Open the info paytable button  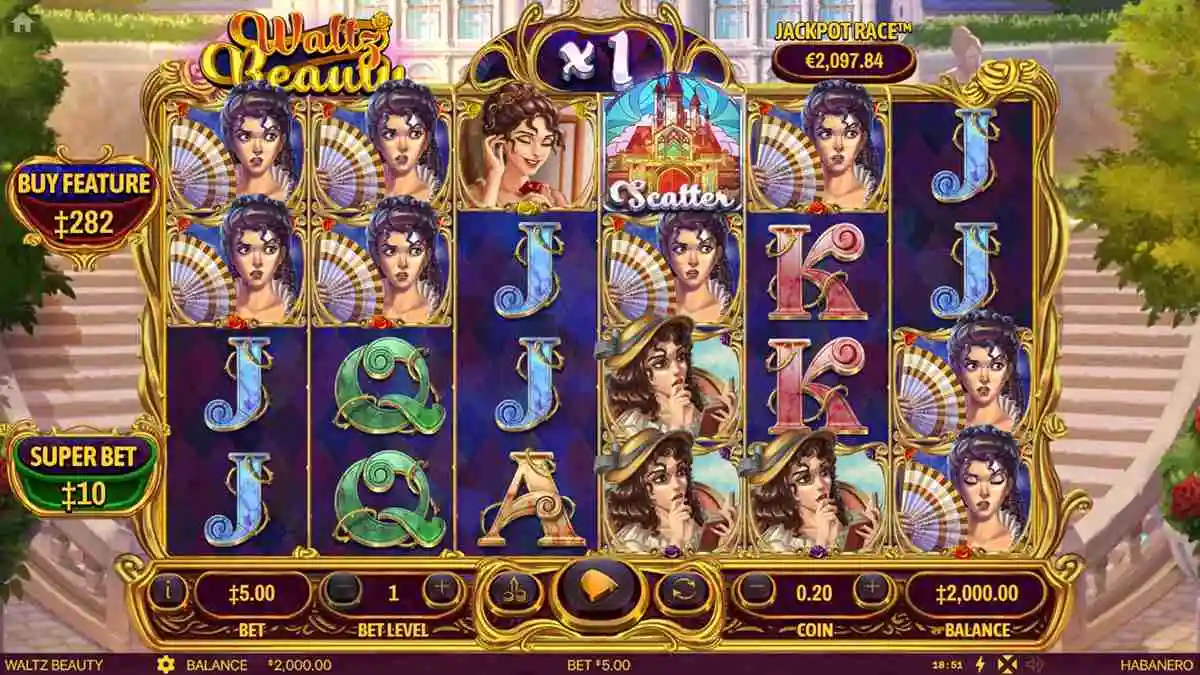point(168,593)
